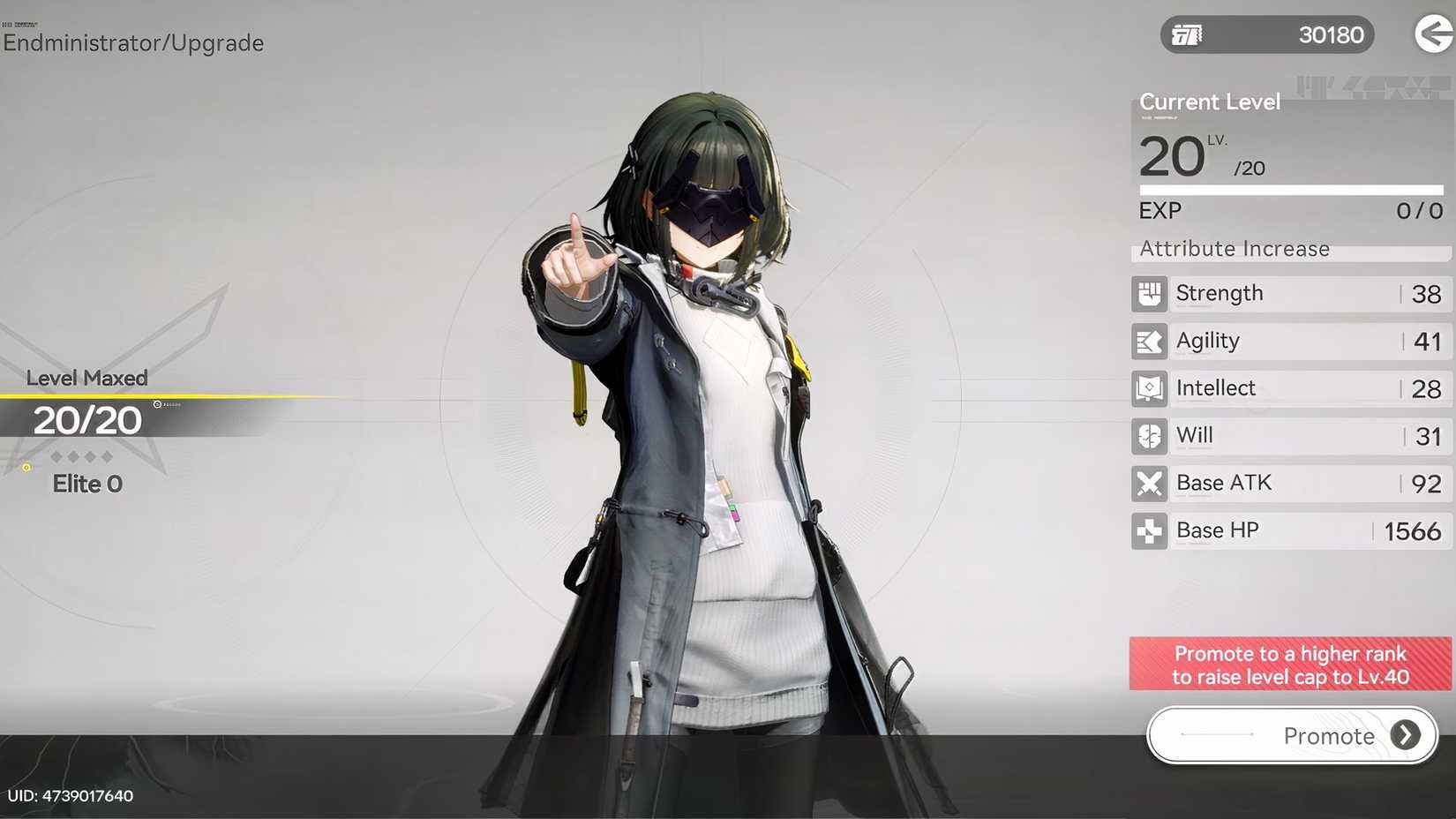Open the Current Level details panel
Image resolution: width=1456 pixels, height=819 pixels.
[x=1209, y=101]
